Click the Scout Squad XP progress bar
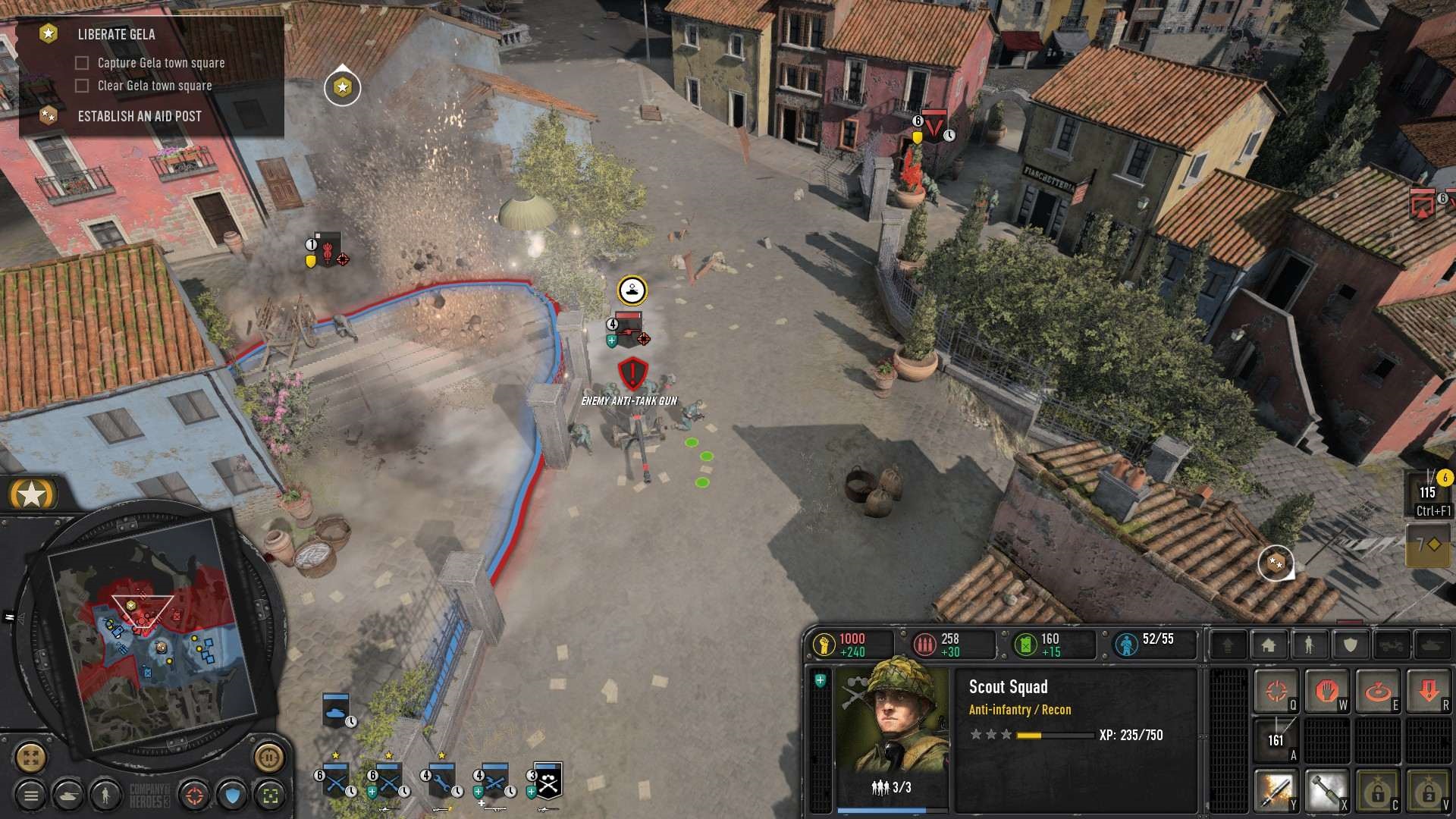The image size is (1456, 819). 1054,735
